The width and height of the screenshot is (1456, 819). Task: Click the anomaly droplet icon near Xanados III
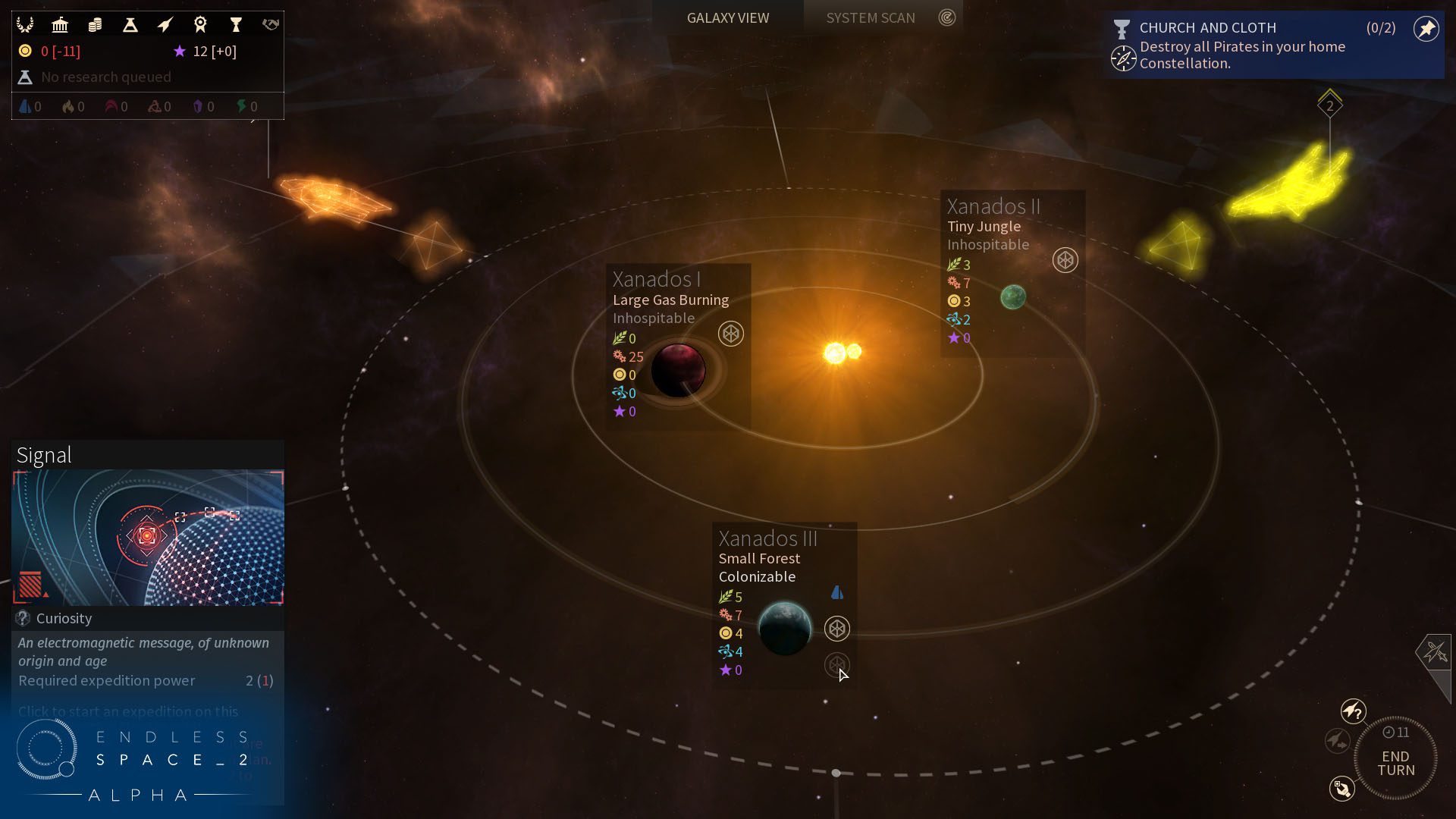tap(839, 594)
